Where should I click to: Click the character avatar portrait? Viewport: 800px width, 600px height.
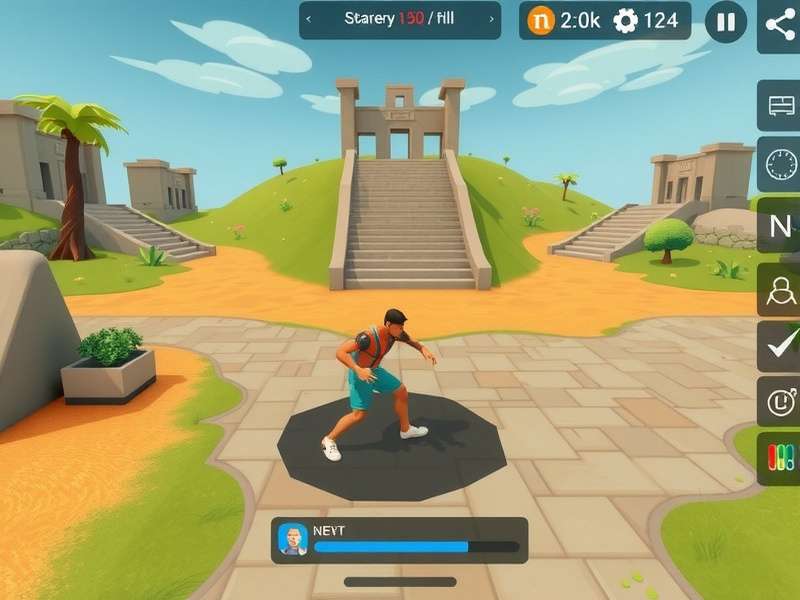(293, 540)
